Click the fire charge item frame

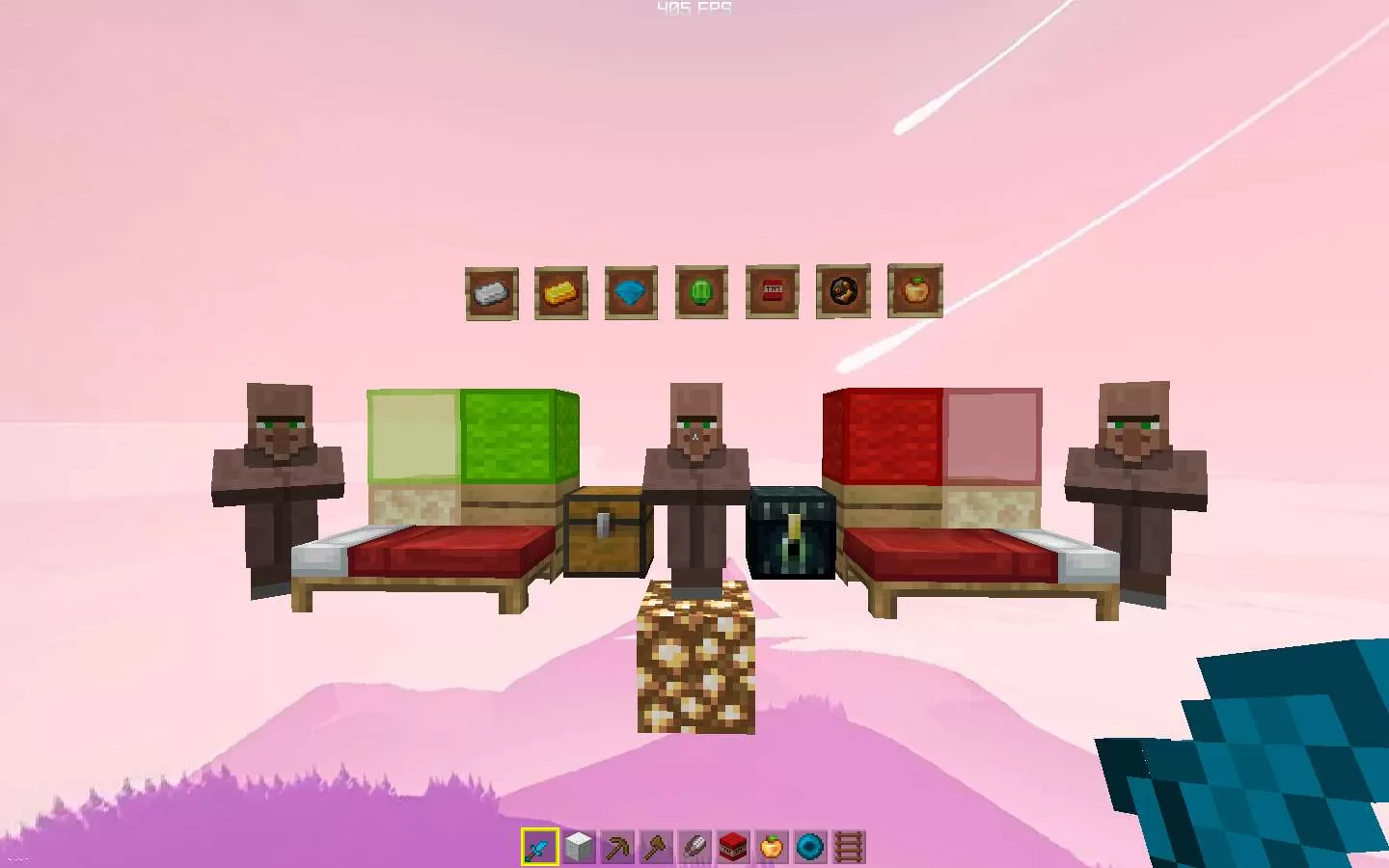[842, 291]
